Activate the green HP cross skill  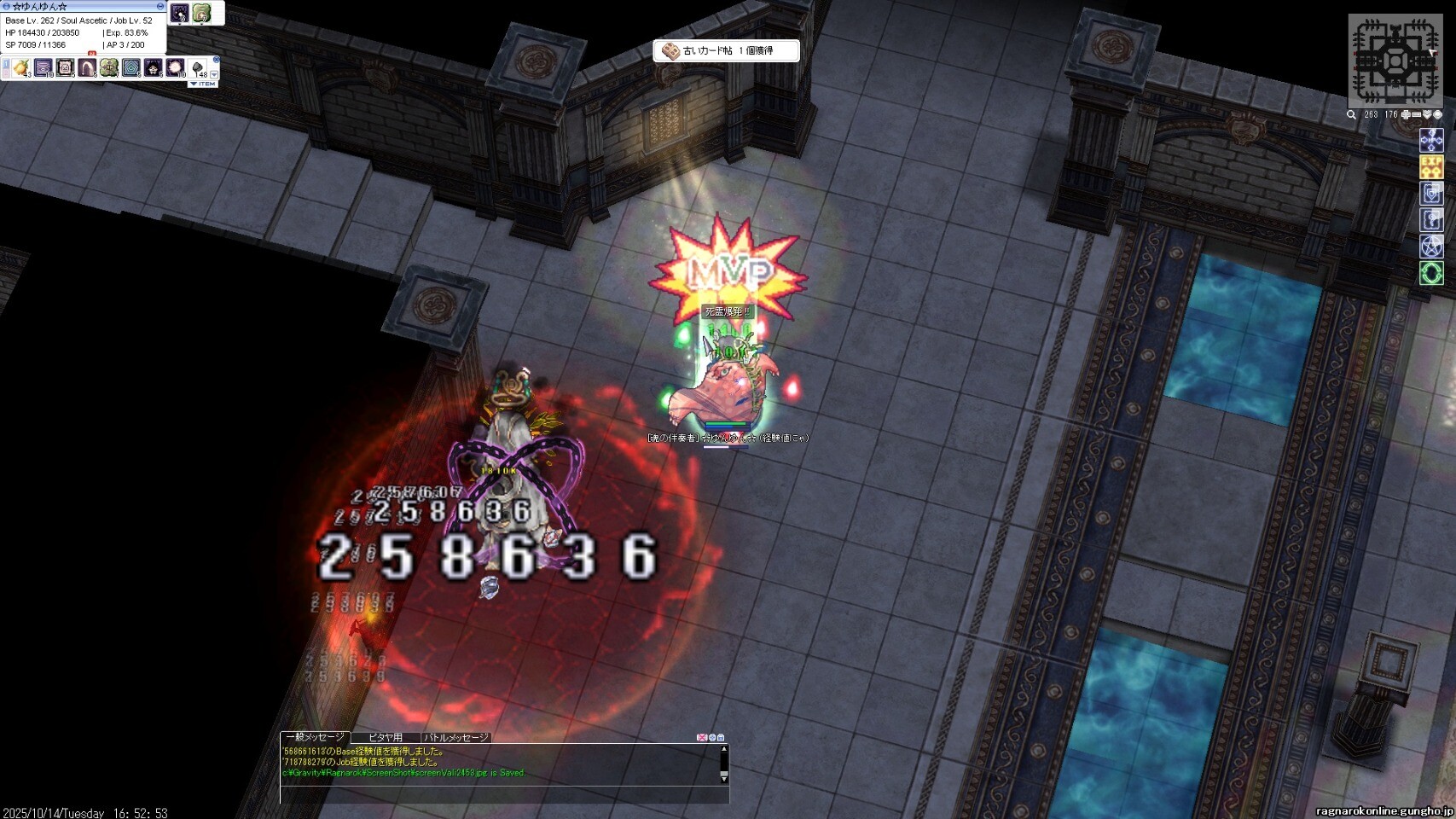tap(108, 67)
